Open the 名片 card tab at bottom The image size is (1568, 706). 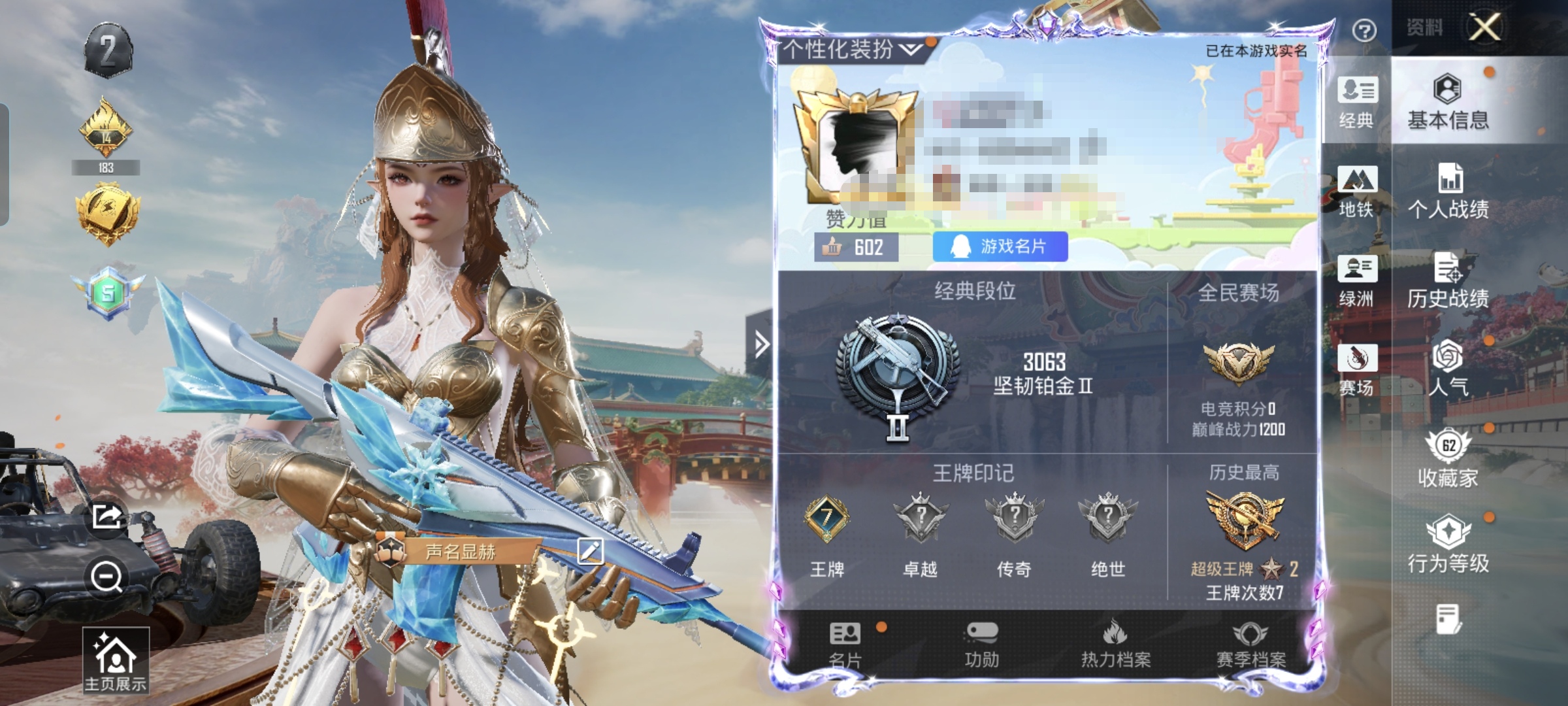click(845, 645)
